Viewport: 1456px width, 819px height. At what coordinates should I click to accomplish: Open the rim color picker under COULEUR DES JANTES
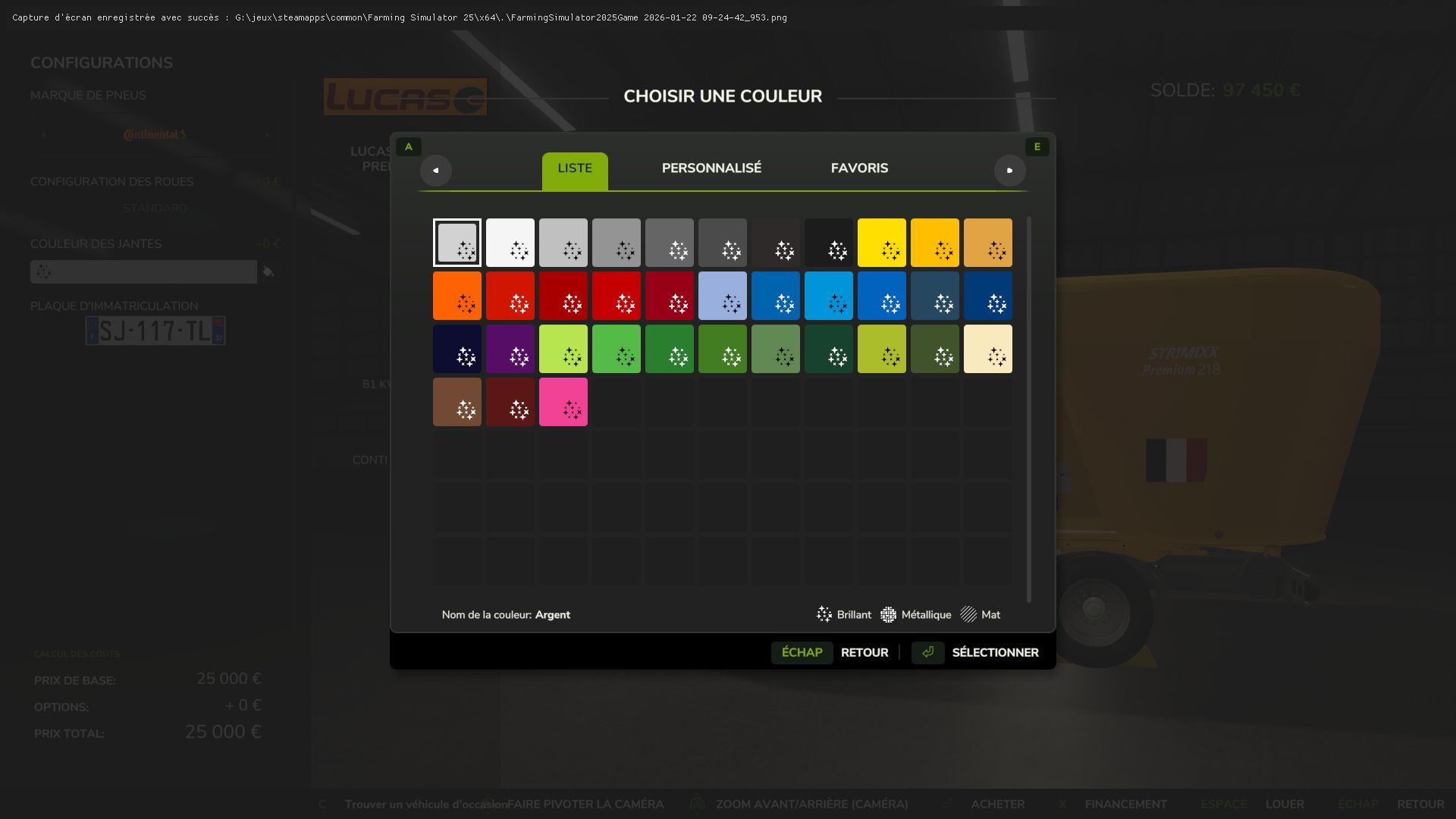(x=143, y=271)
